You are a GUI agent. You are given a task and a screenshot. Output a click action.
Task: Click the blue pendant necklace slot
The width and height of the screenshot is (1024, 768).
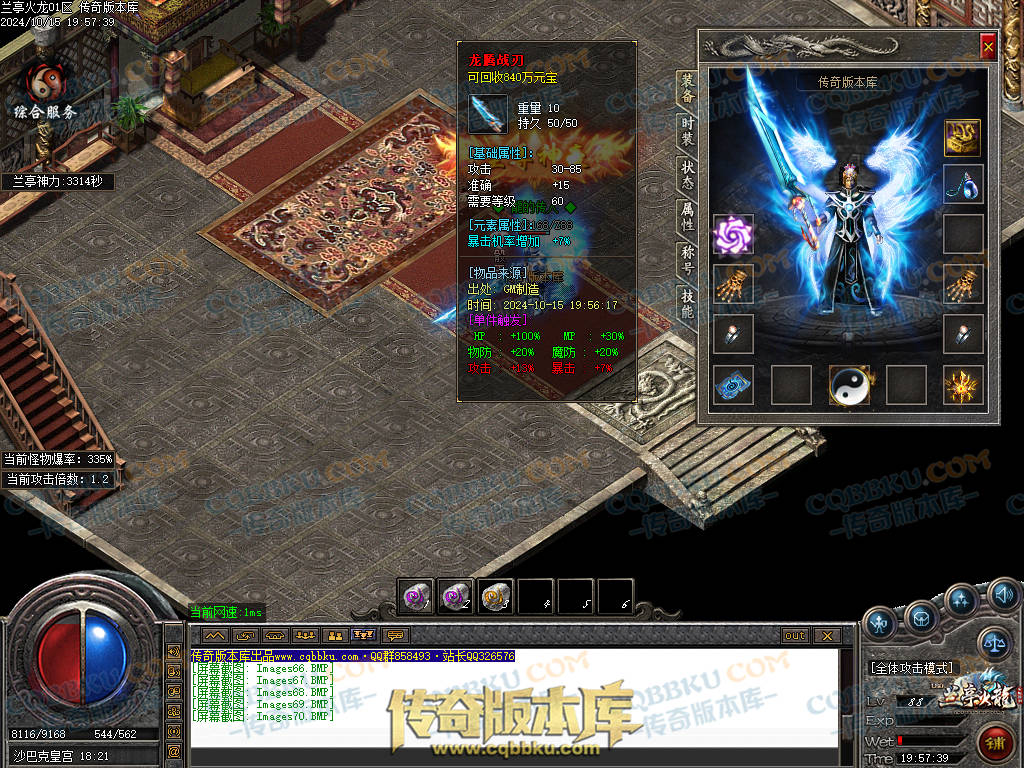tap(963, 184)
